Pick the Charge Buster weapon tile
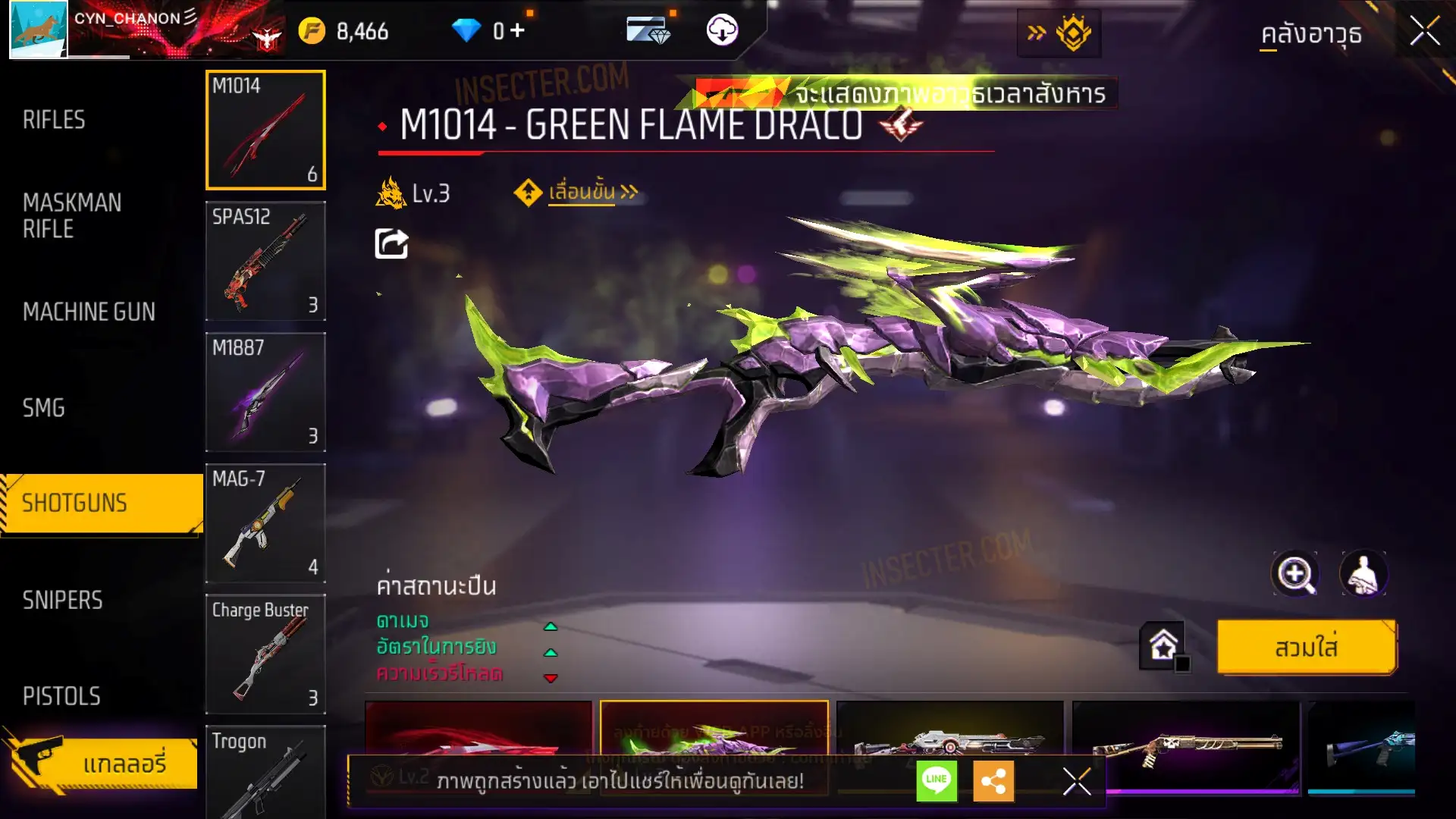Viewport: 1456px width, 819px height. coord(265,654)
